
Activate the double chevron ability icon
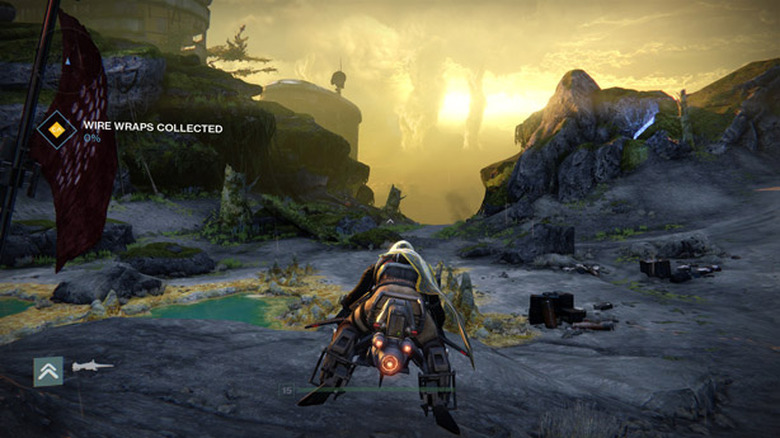pyautogui.click(x=48, y=371)
